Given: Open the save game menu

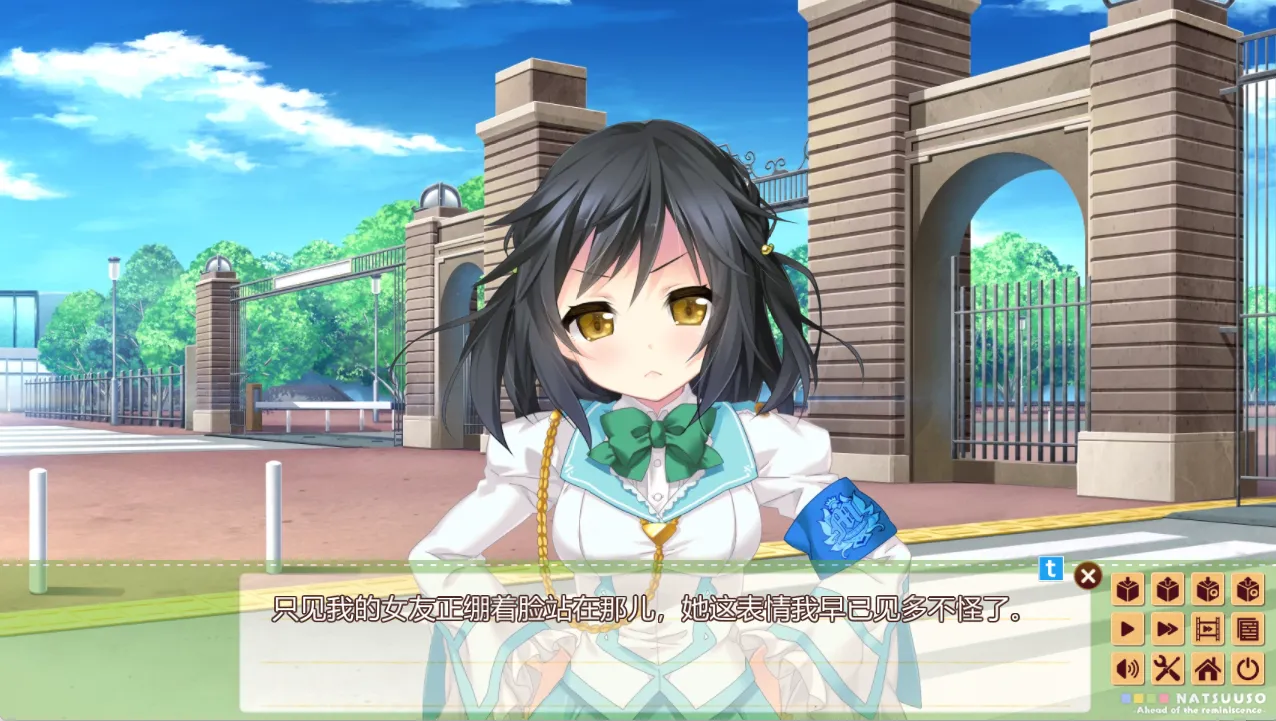Looking at the screenshot, I should 1129,590.
